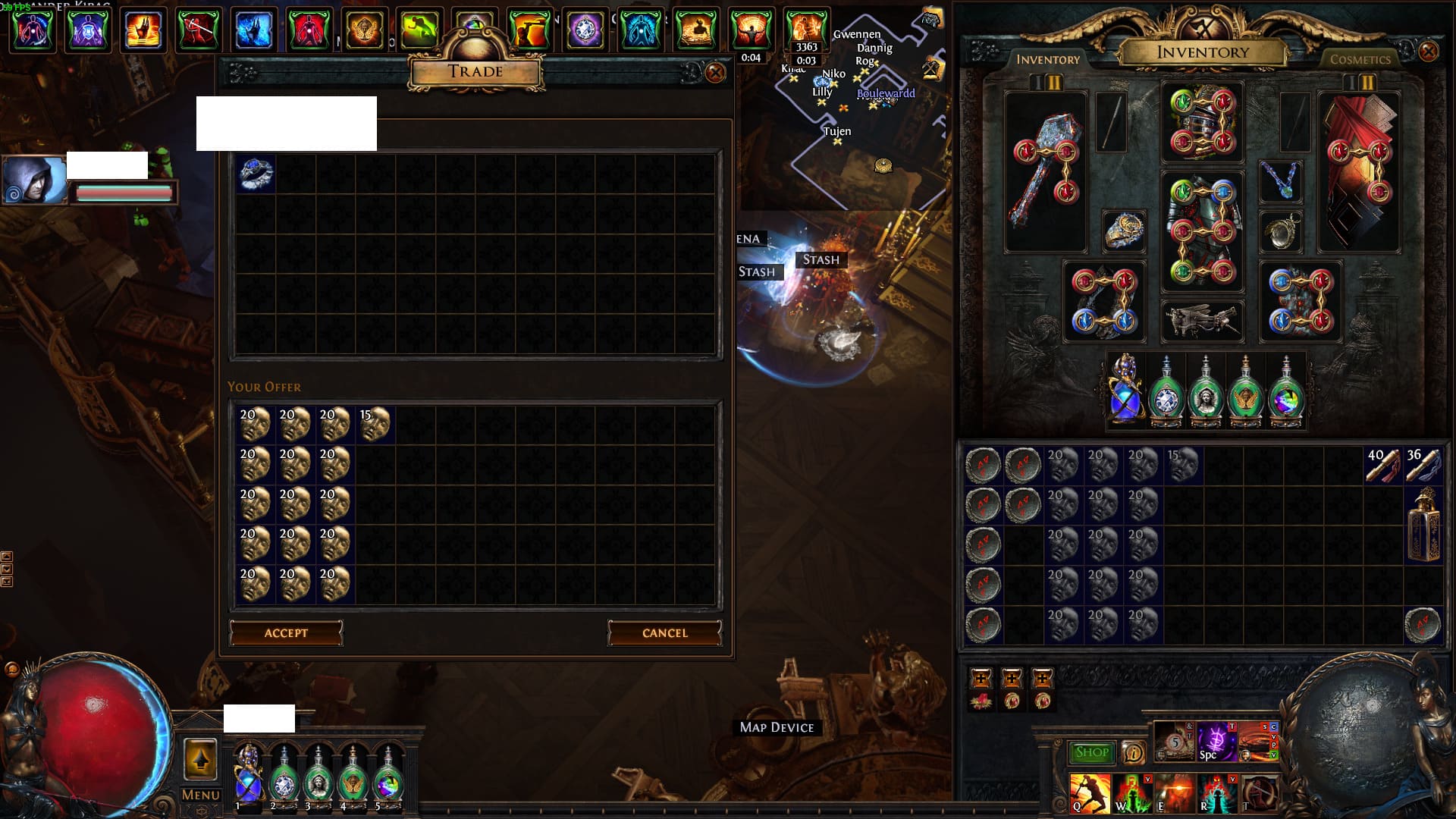Click the Map Device label

pos(777,727)
